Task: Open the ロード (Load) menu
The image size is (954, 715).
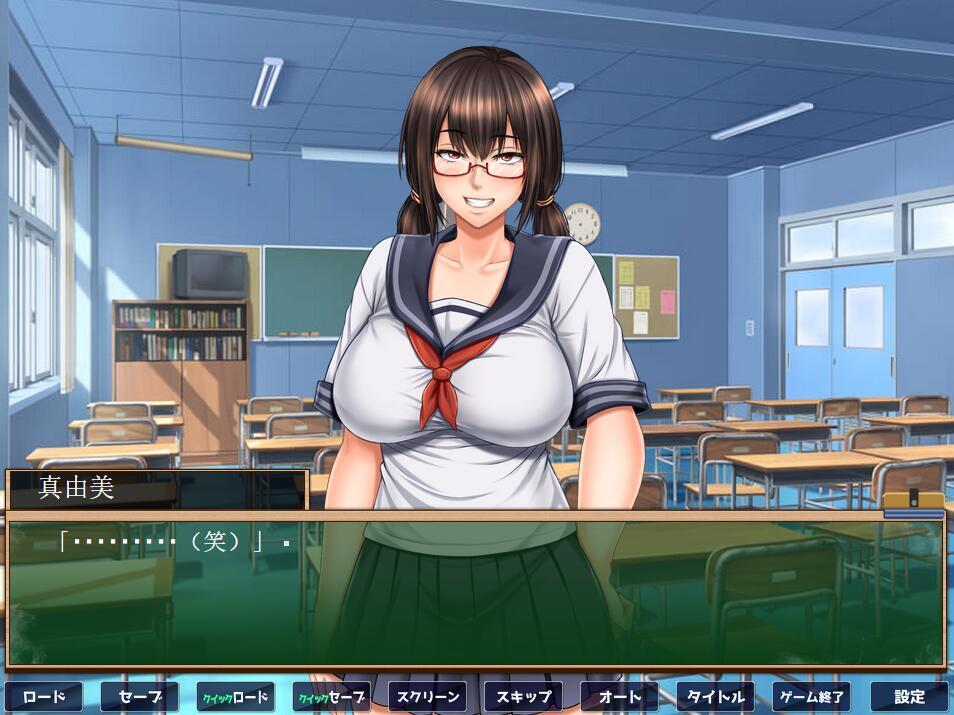Action: [44, 696]
